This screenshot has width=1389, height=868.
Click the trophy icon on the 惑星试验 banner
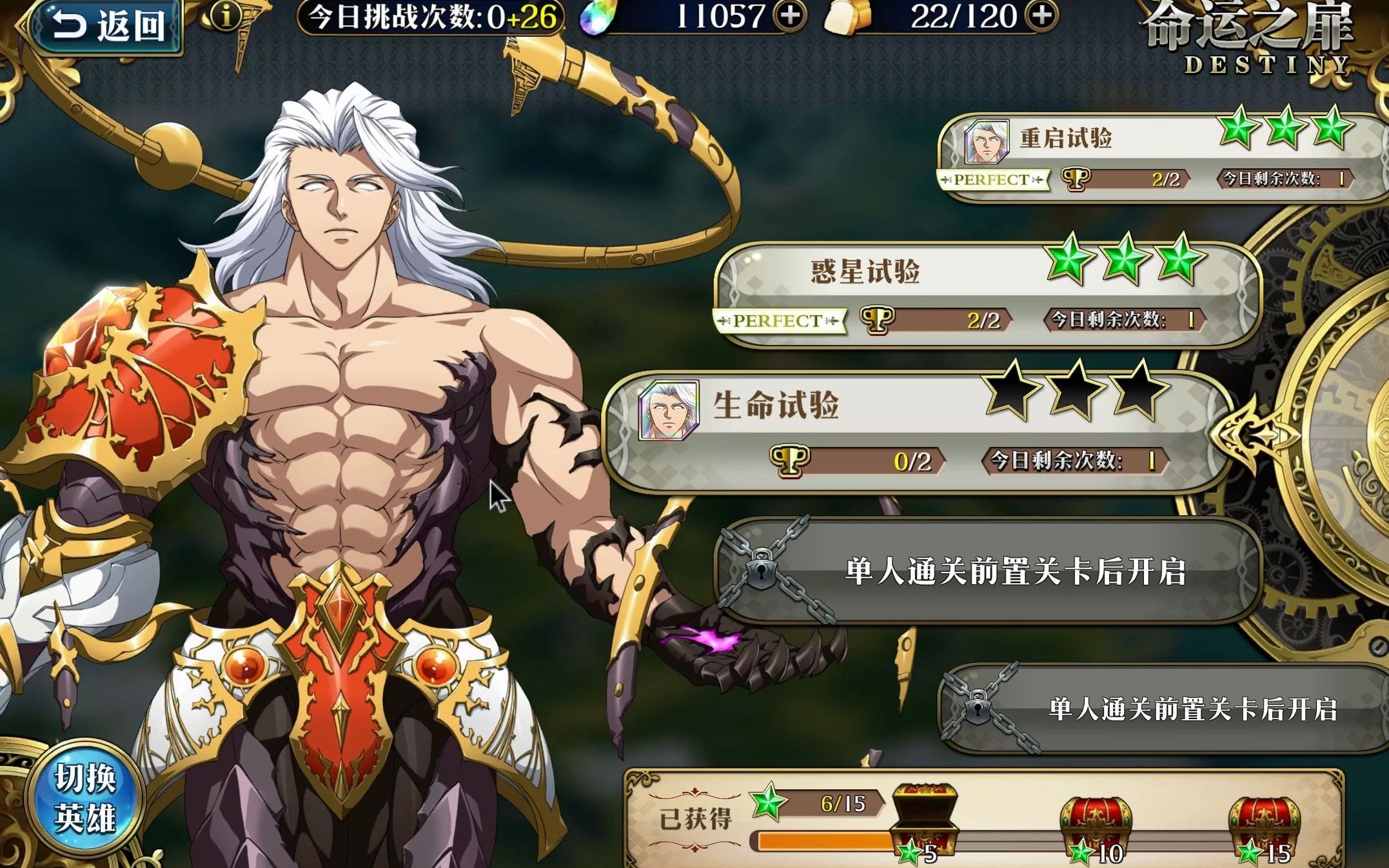(878, 321)
